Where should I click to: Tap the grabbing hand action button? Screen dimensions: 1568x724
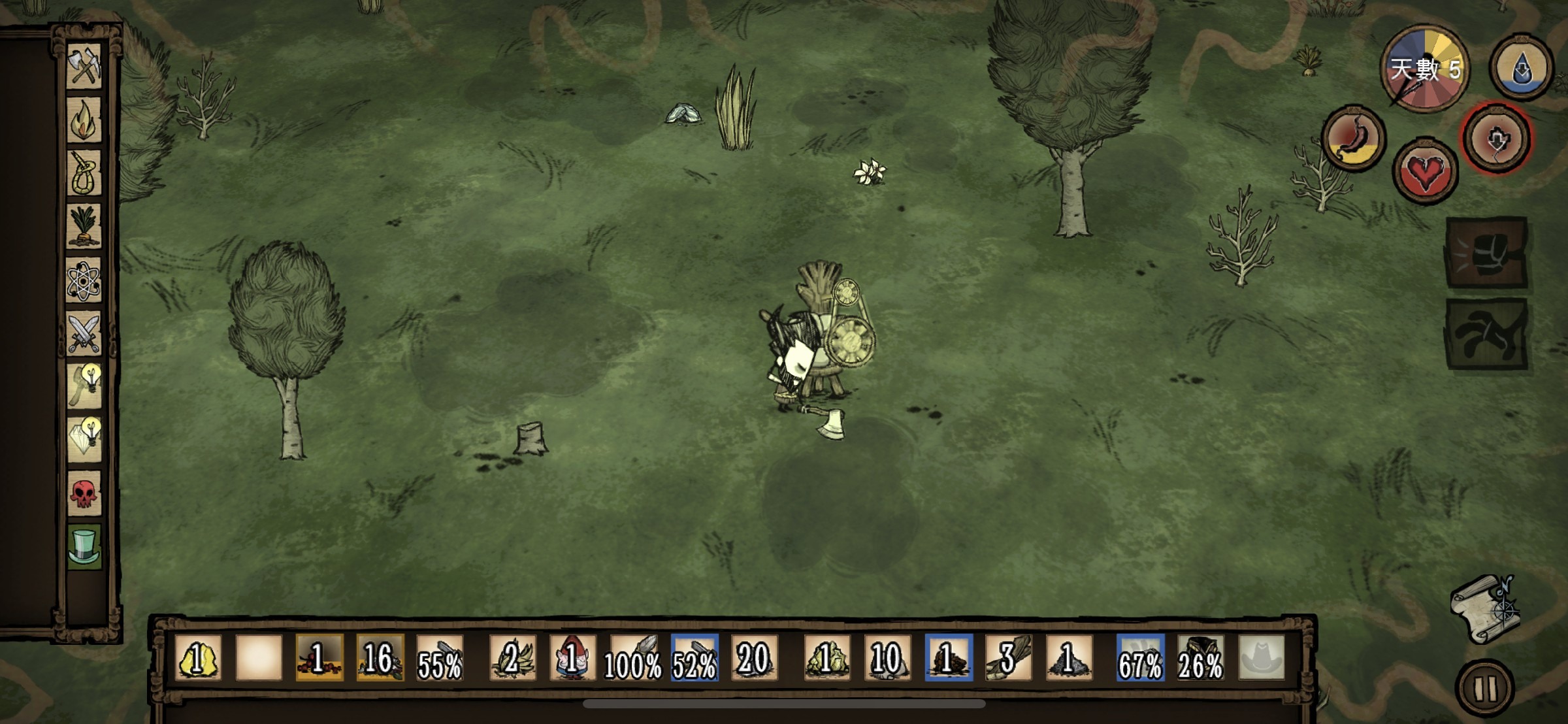click(x=1486, y=333)
